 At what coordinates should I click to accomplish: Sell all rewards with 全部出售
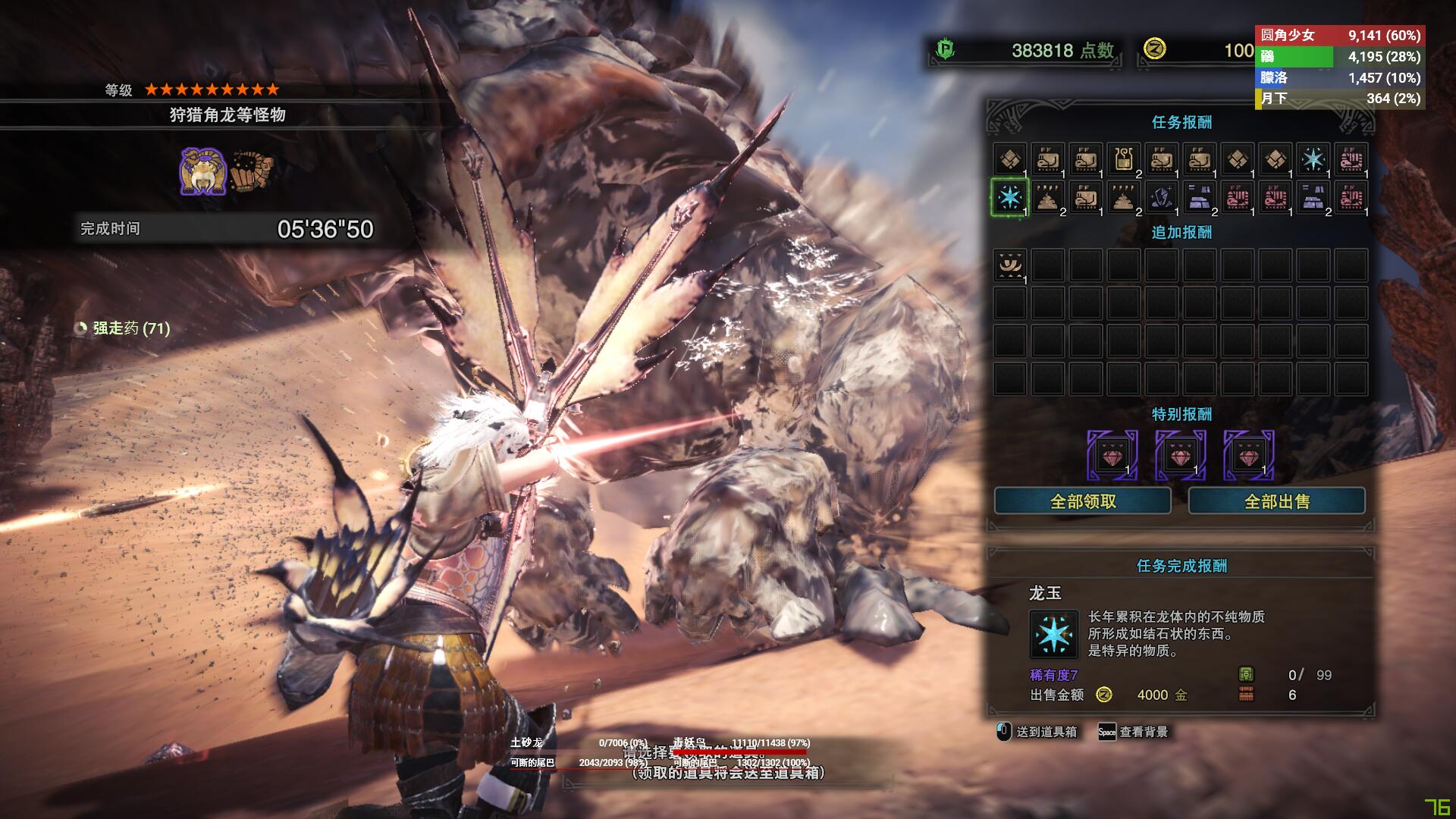[x=1276, y=501]
